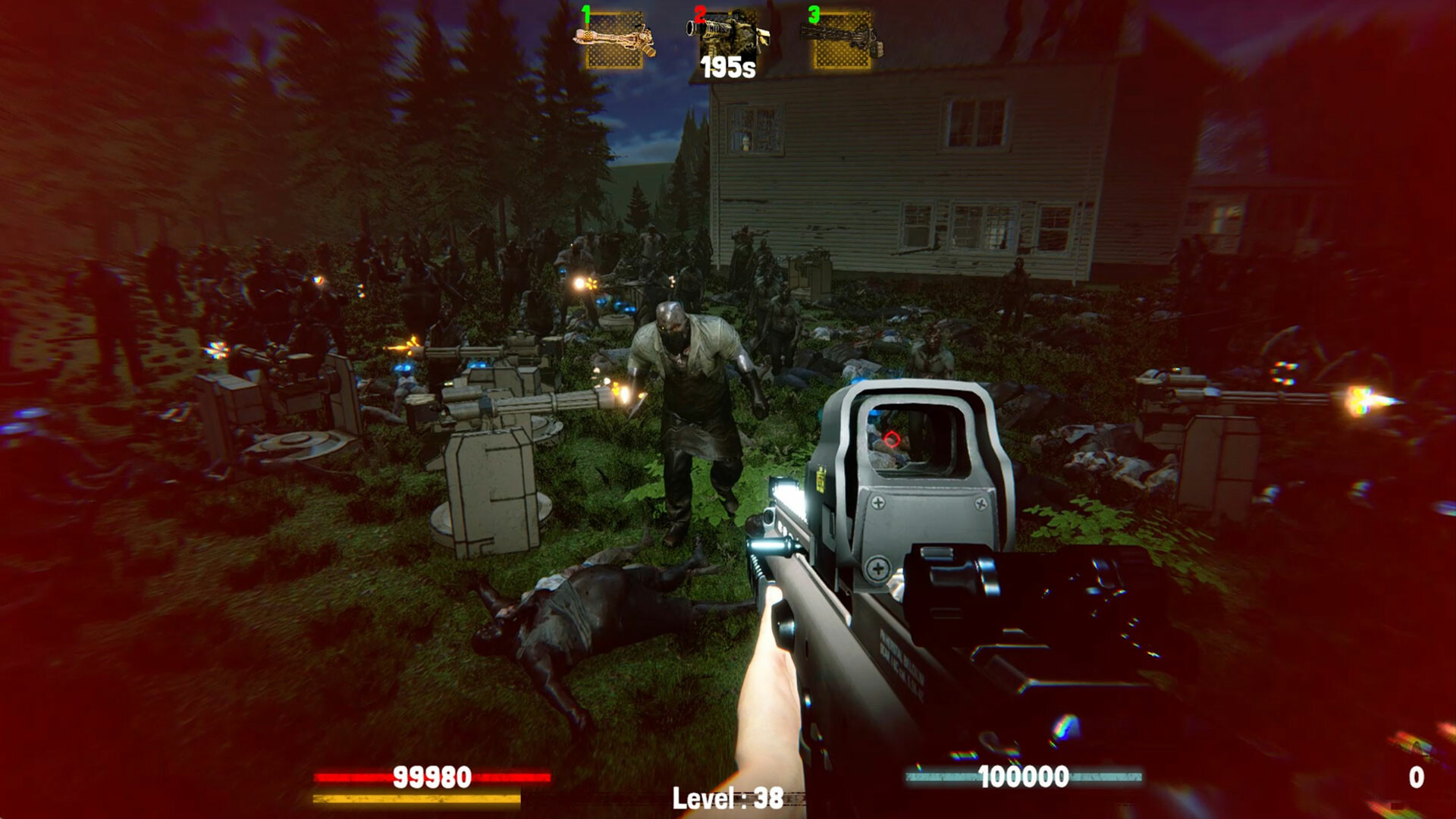This screenshot has width=1456, height=819.
Task: Enable the dimmed slot 1 weapon frame
Action: pyautogui.click(x=616, y=42)
